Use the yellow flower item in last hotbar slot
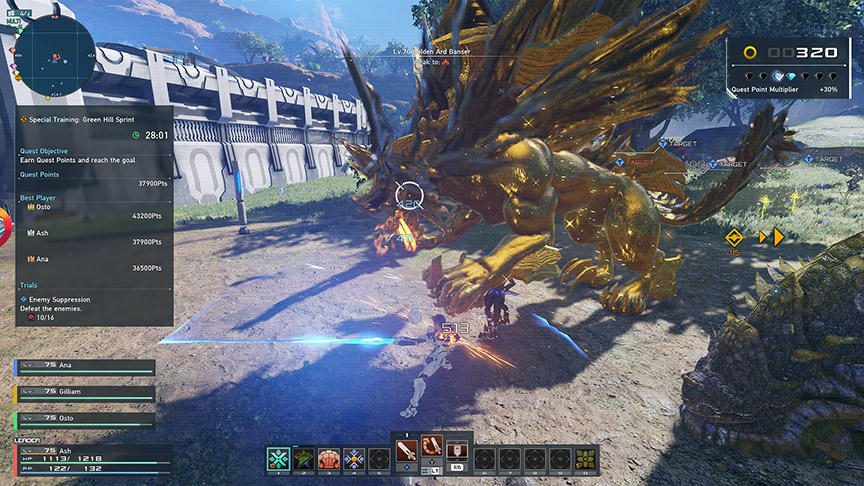This screenshot has width=864, height=486. (x=585, y=459)
